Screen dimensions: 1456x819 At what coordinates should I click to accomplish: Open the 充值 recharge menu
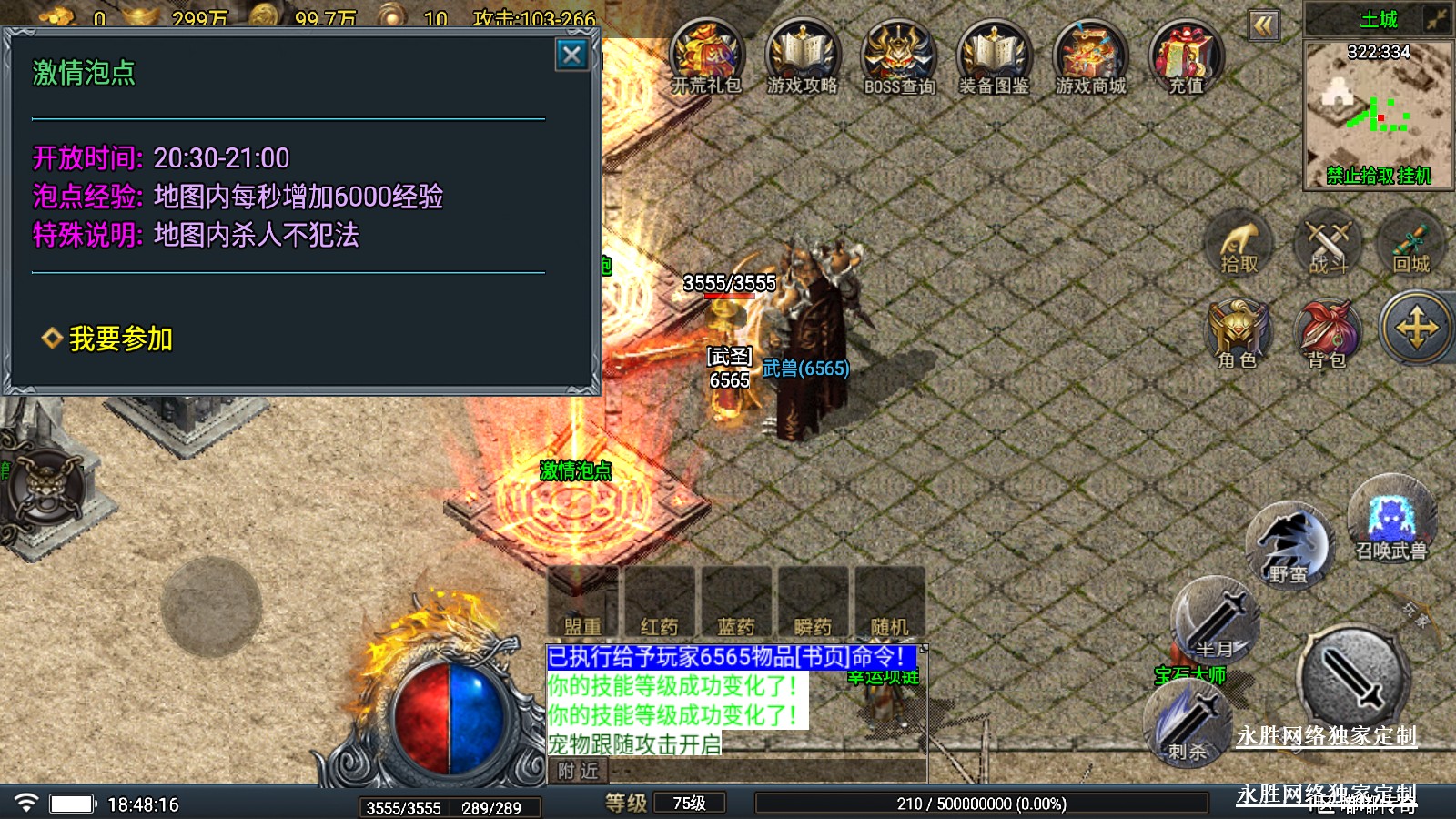click(1186, 56)
